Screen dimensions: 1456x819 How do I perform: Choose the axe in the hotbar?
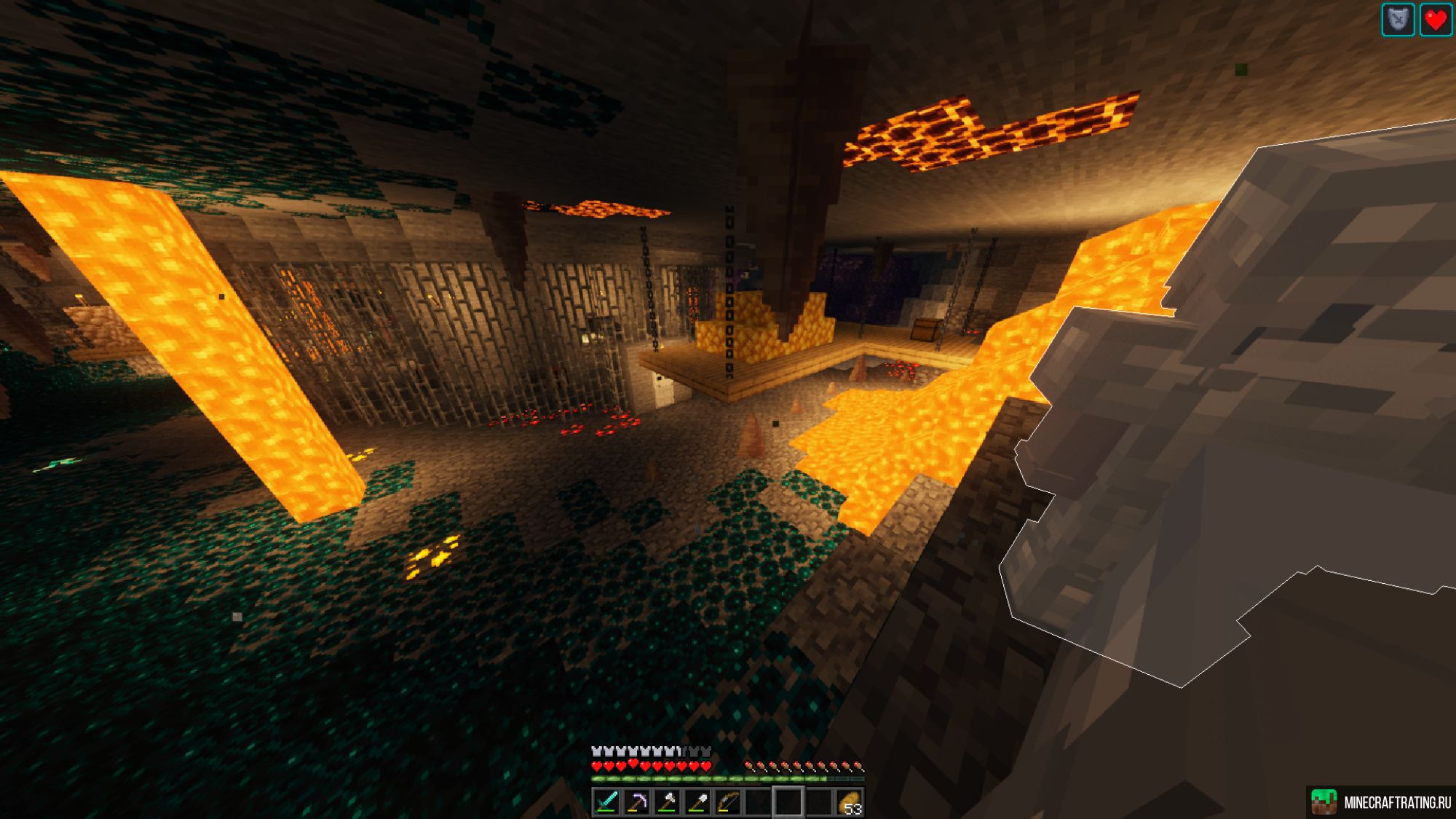point(668,802)
